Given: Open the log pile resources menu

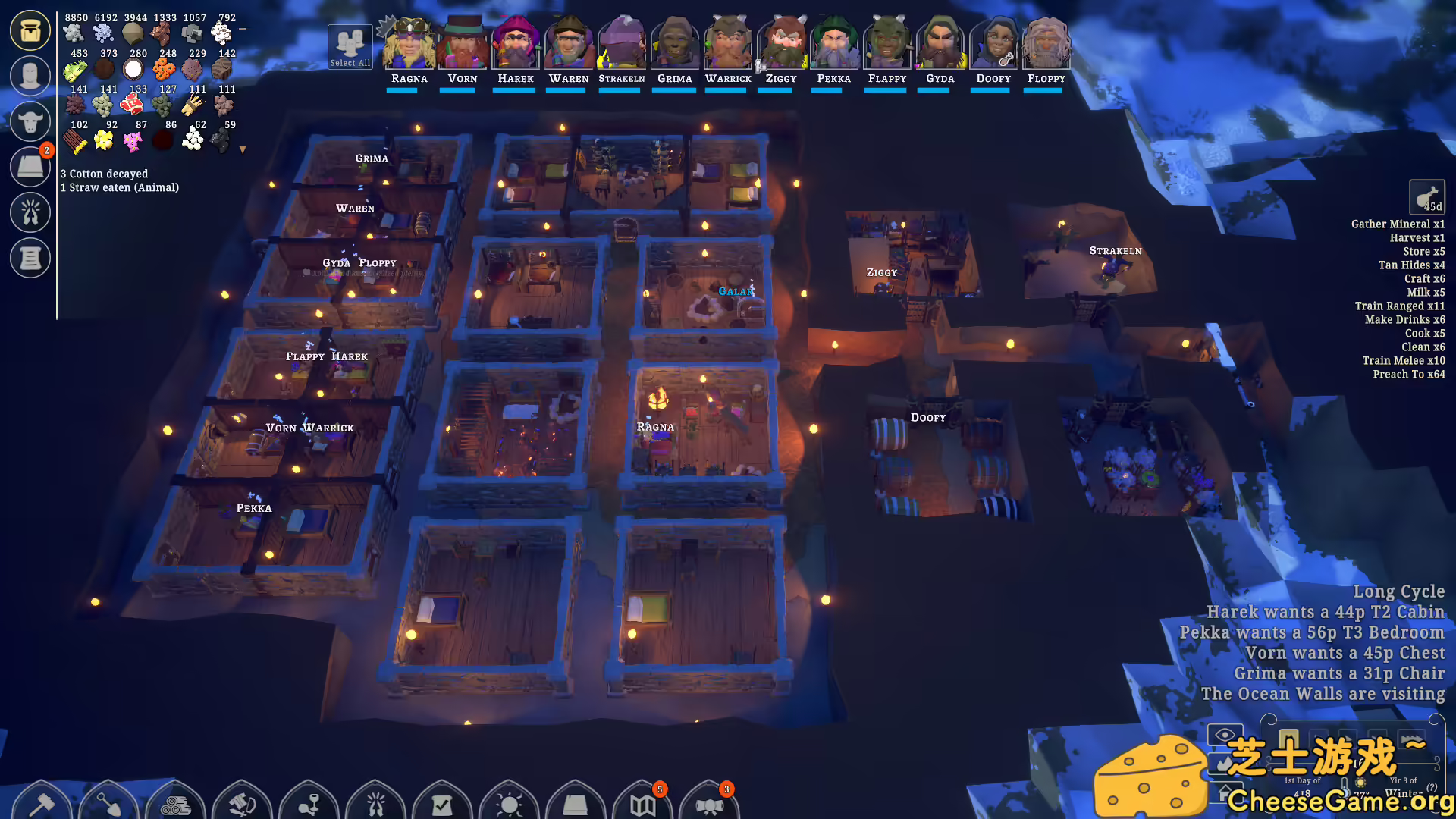Looking at the screenshot, I should tap(175, 802).
